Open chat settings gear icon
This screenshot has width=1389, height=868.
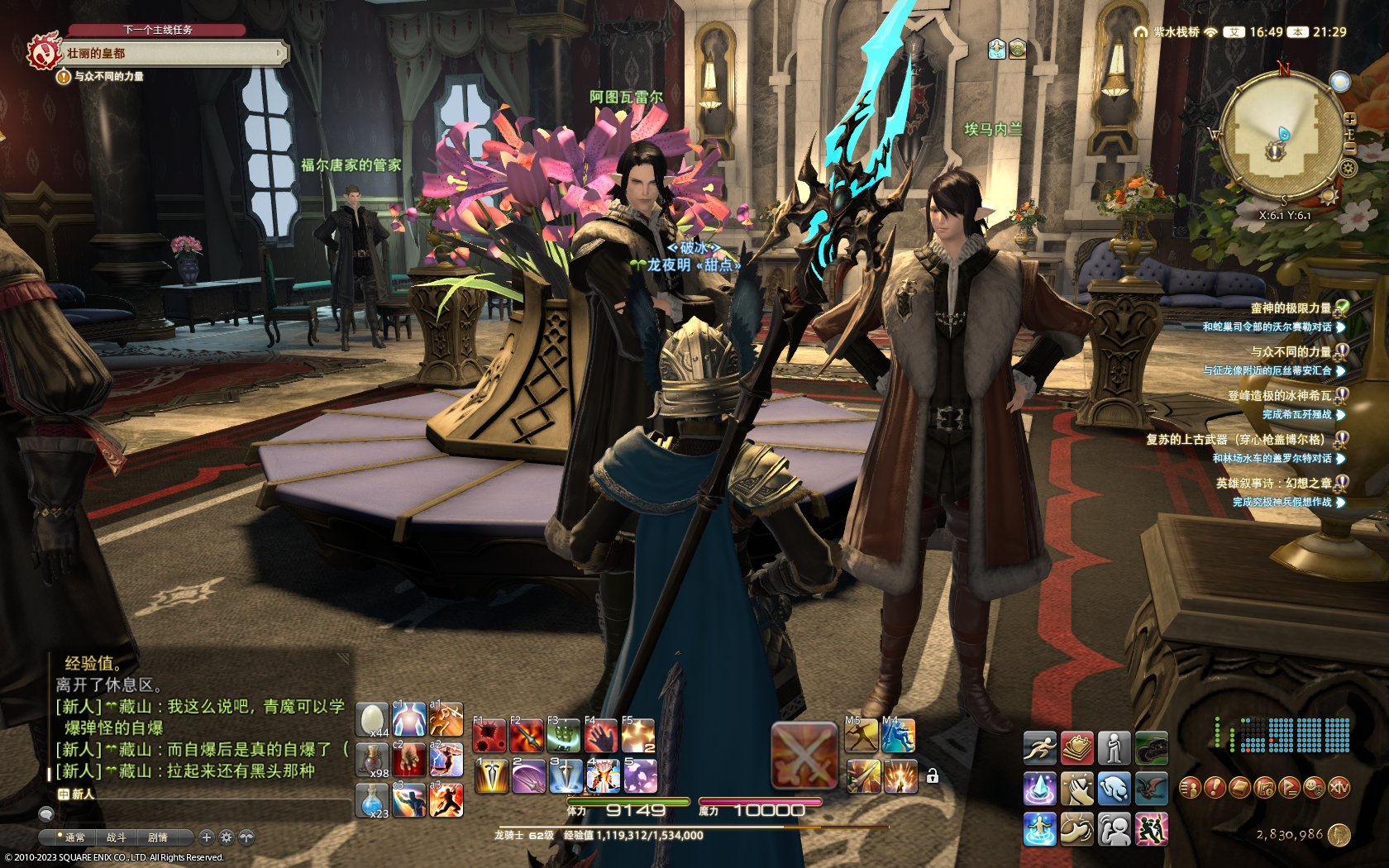(x=227, y=837)
